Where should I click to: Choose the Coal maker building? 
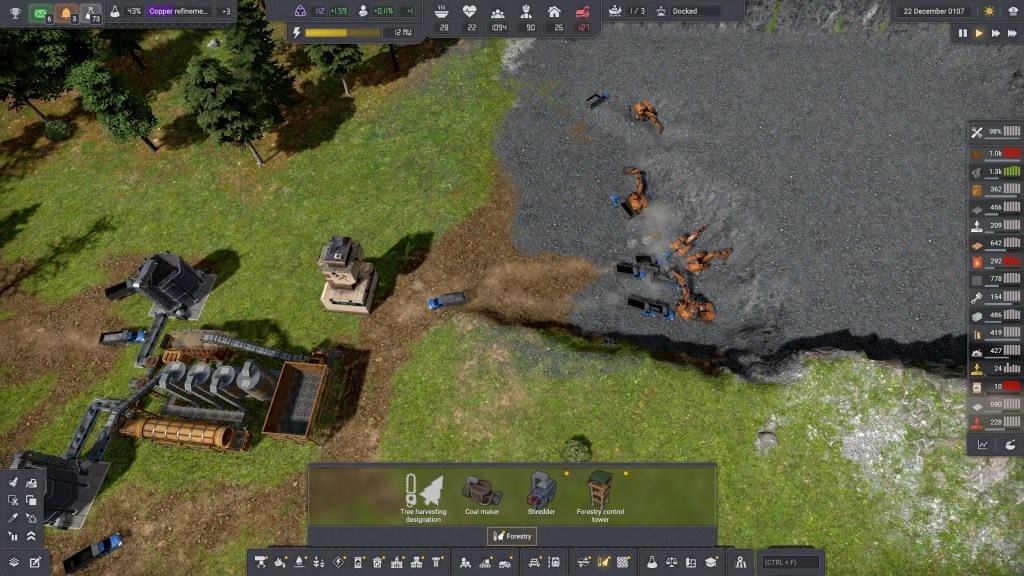tap(481, 494)
